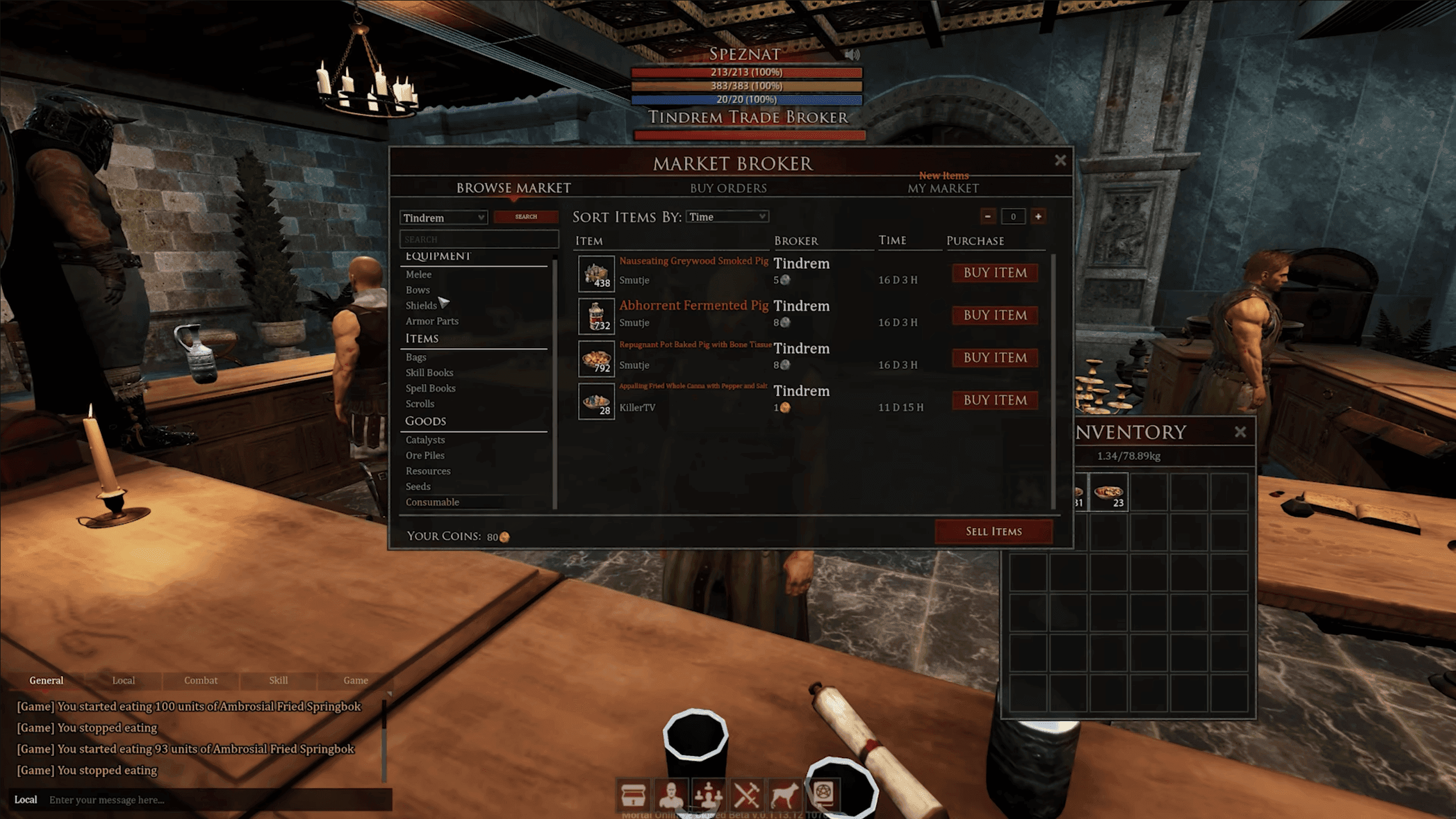1456x819 pixels.
Task: Focus the market search text field
Action: (x=479, y=240)
